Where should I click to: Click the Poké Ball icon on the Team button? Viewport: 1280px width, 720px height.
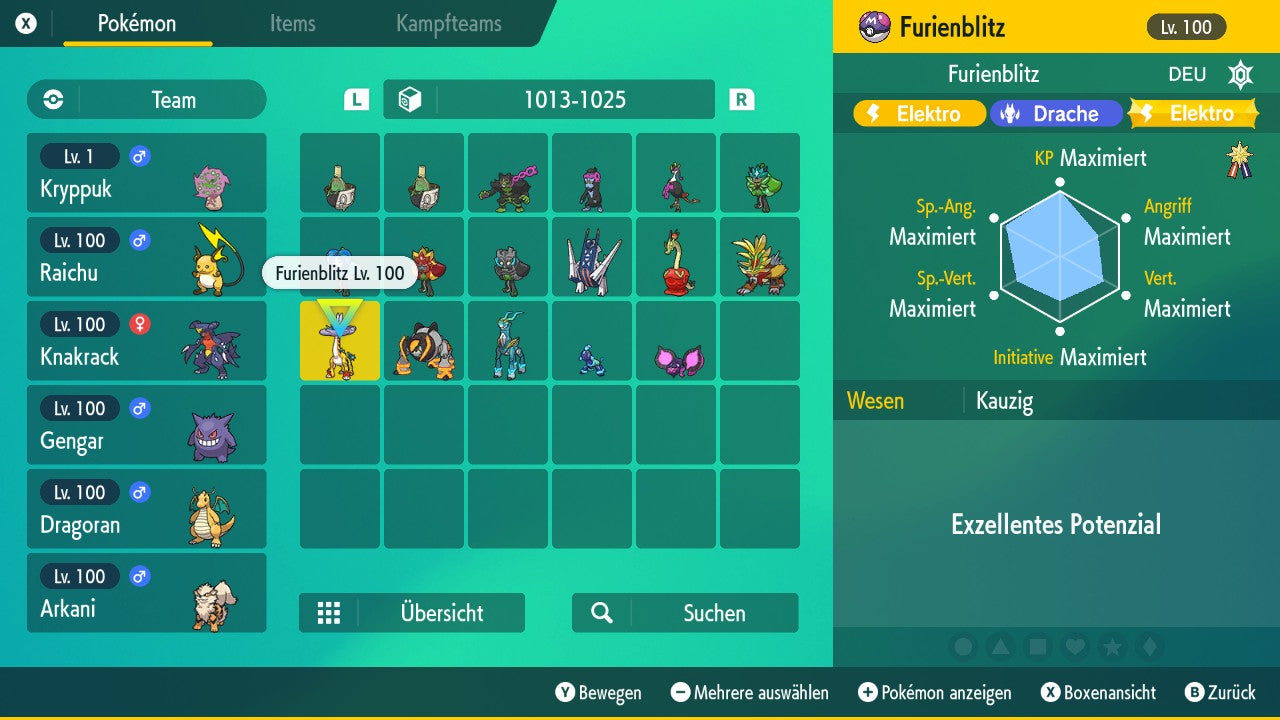click(51, 99)
